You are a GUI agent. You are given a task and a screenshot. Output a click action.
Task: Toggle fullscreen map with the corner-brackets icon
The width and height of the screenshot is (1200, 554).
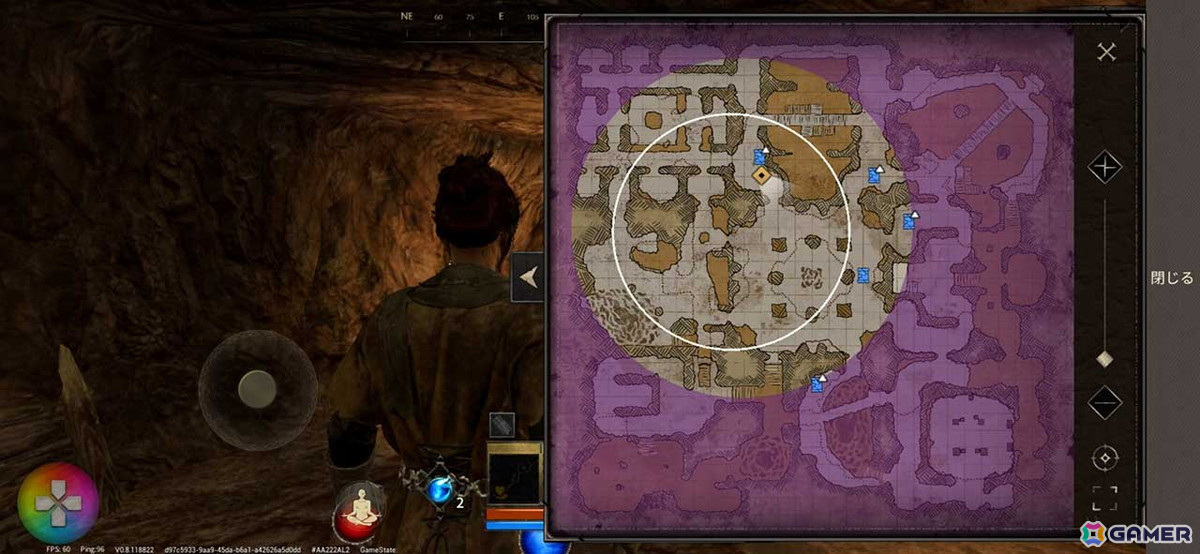click(1105, 497)
